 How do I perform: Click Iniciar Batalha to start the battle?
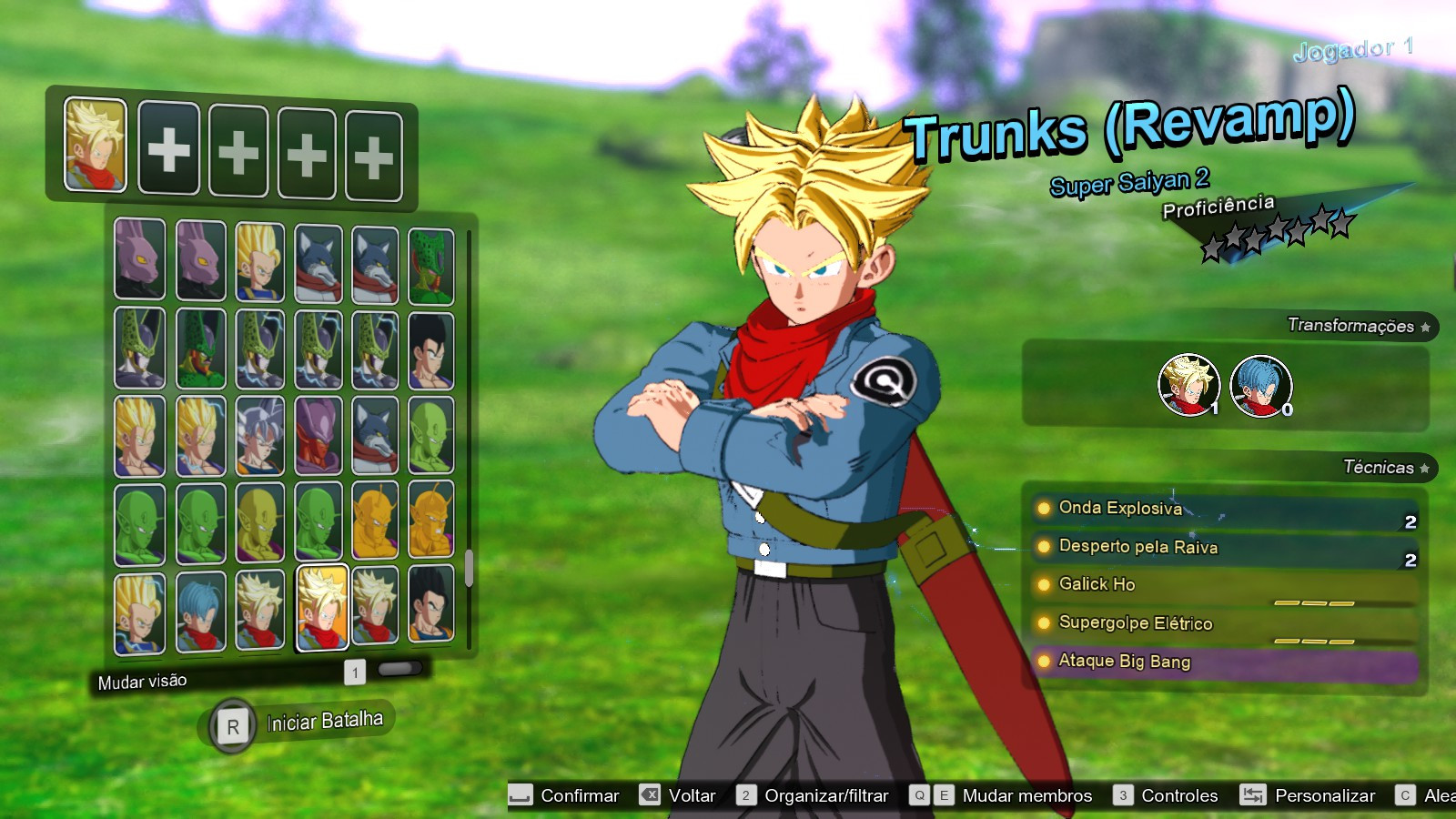click(x=323, y=723)
